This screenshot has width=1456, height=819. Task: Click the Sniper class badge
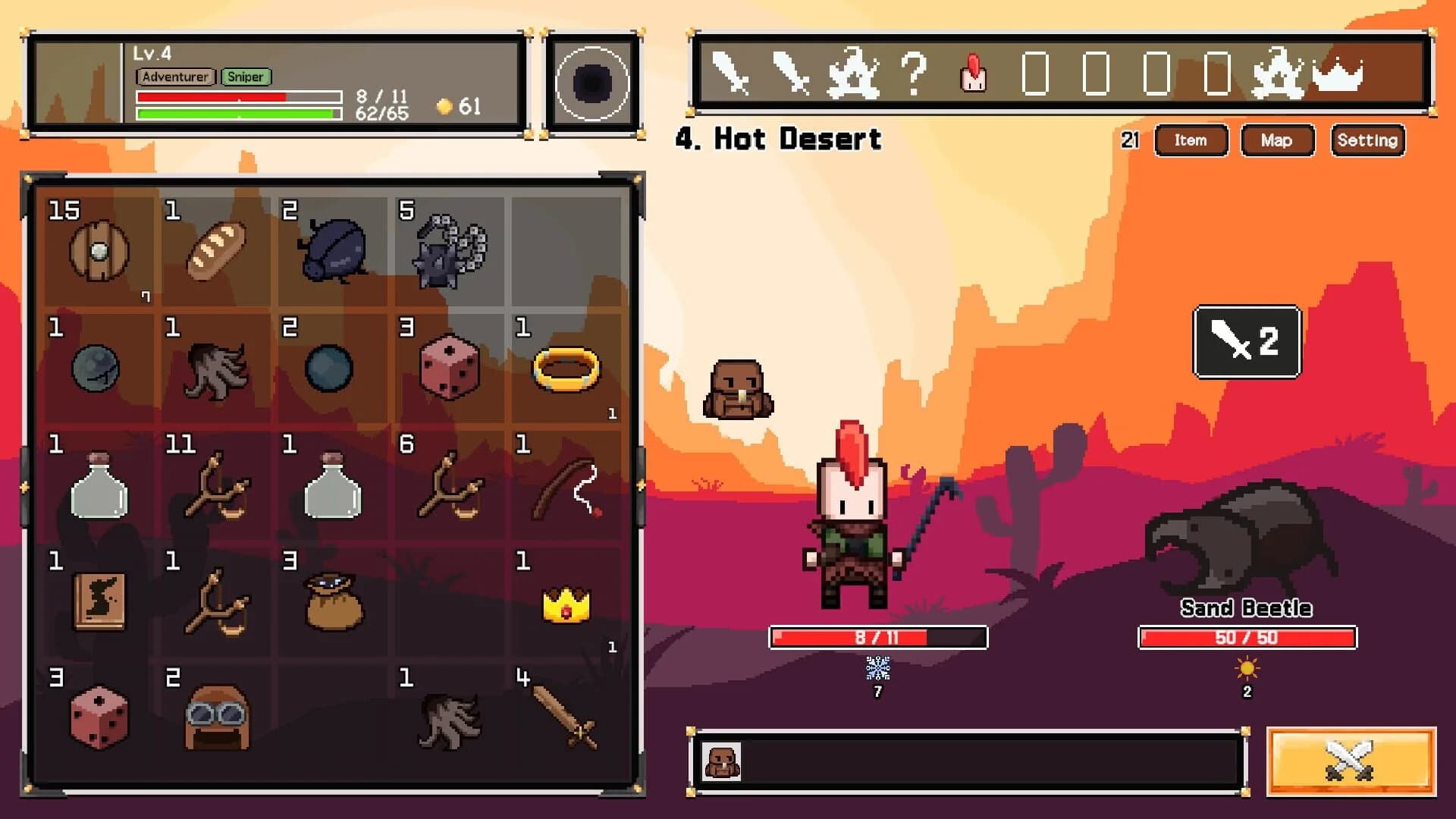pyautogui.click(x=246, y=77)
